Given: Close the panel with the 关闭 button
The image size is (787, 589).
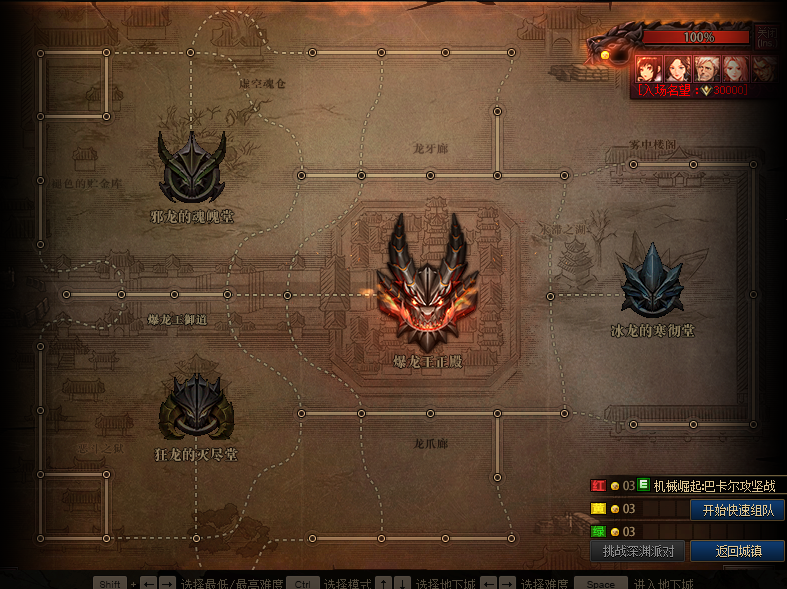Looking at the screenshot, I should [765, 38].
